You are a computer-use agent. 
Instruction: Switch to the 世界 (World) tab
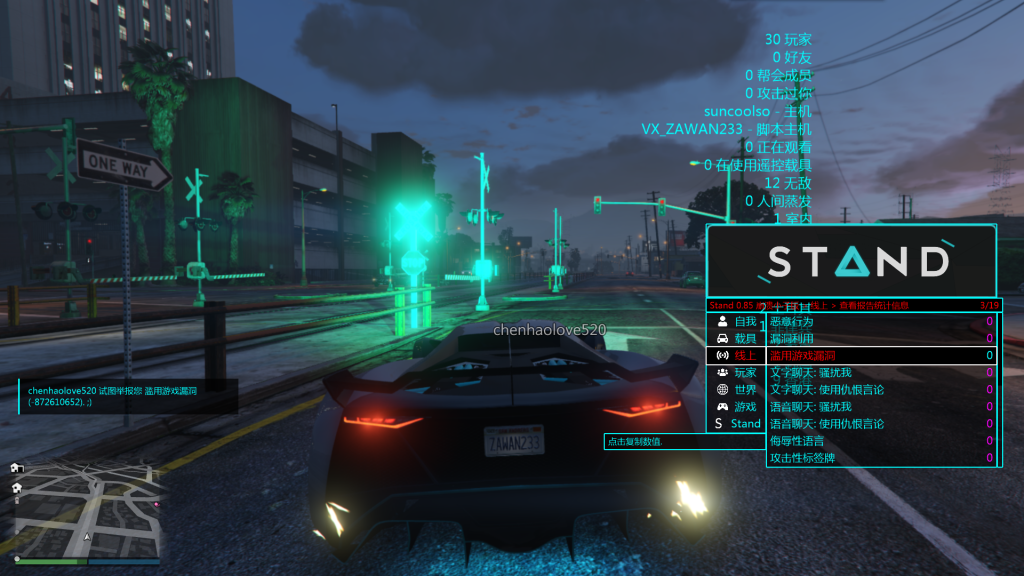(x=736, y=390)
